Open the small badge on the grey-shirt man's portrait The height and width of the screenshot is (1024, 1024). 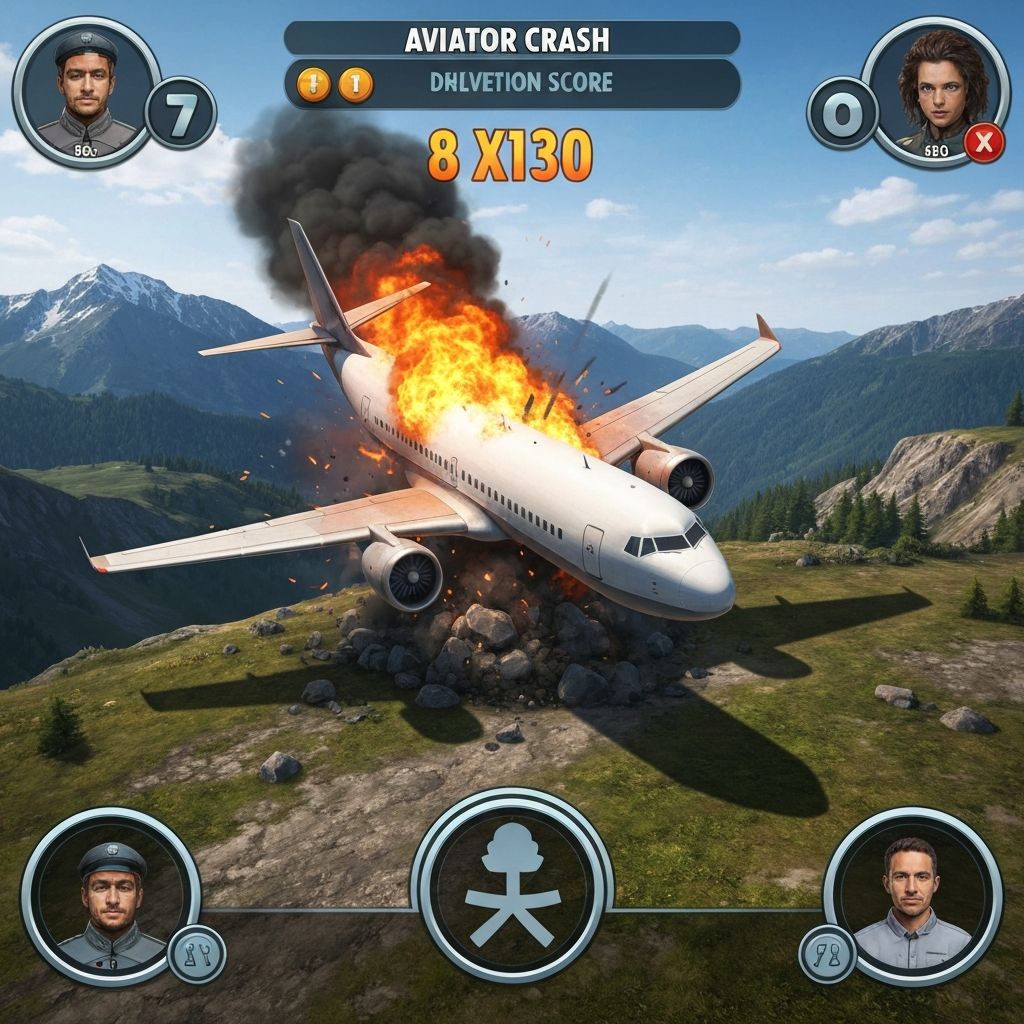(826, 953)
